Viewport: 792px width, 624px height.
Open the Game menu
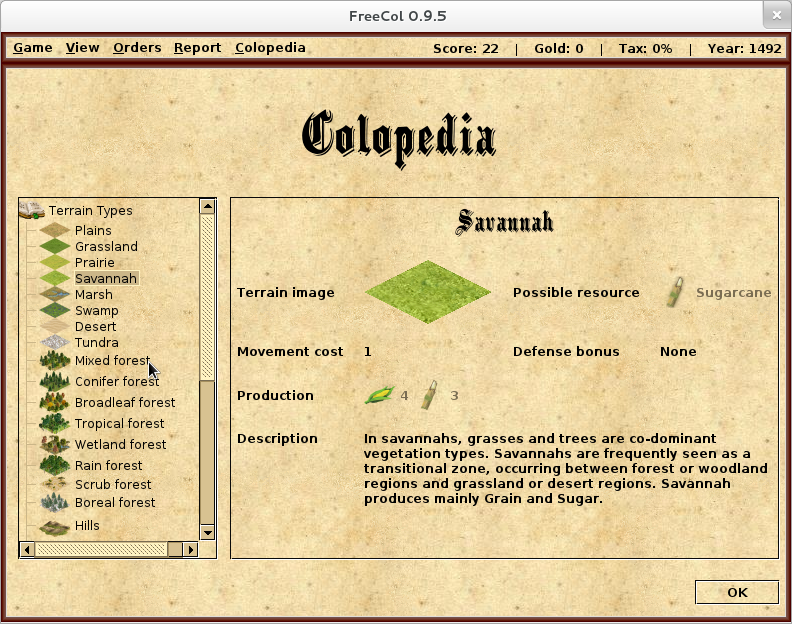[32, 48]
